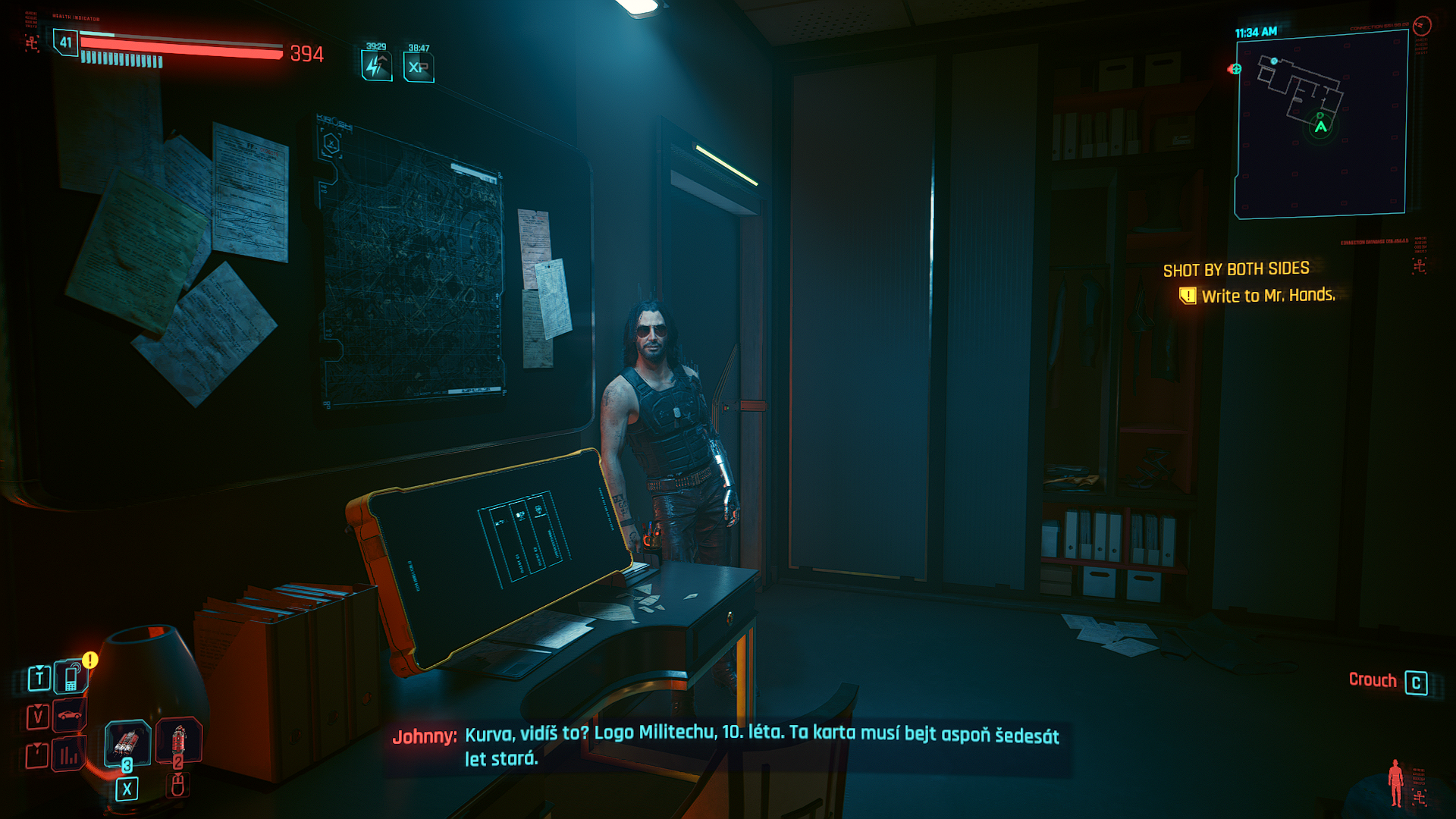Inspect the XP boost status icon
The height and width of the screenshot is (819, 1456).
coord(419,67)
